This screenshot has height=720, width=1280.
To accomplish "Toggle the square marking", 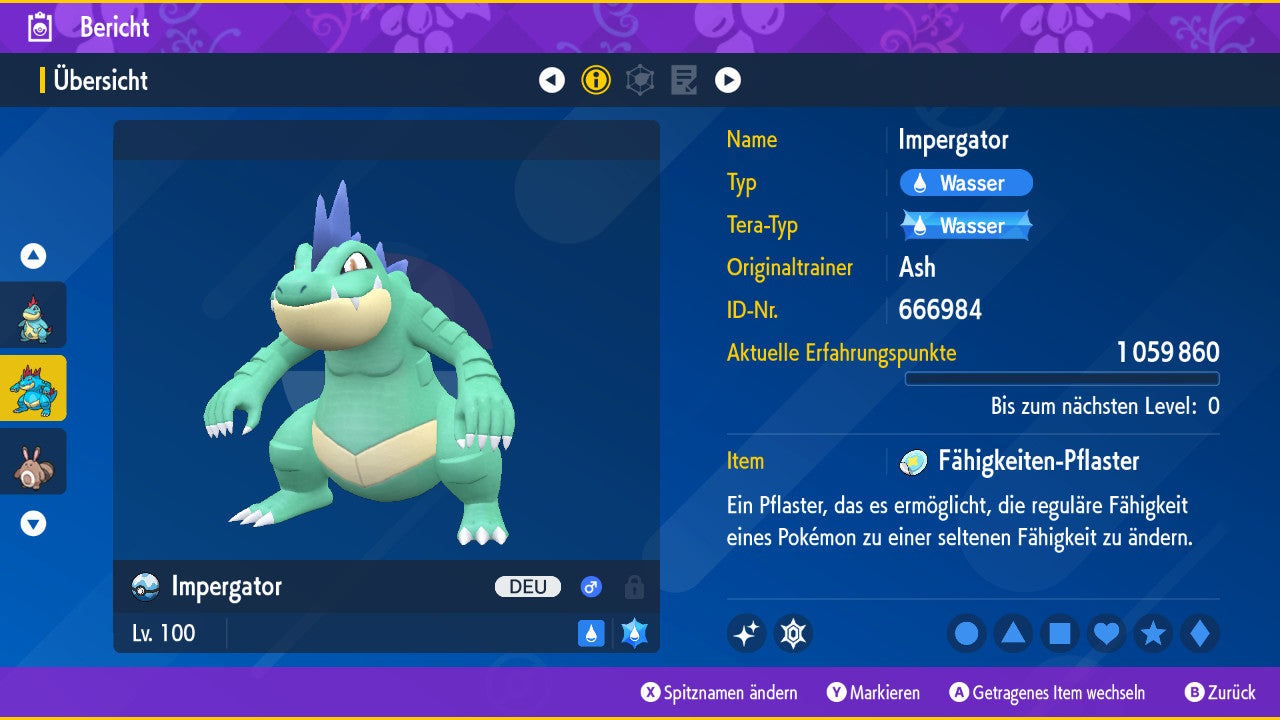I will [1060, 633].
